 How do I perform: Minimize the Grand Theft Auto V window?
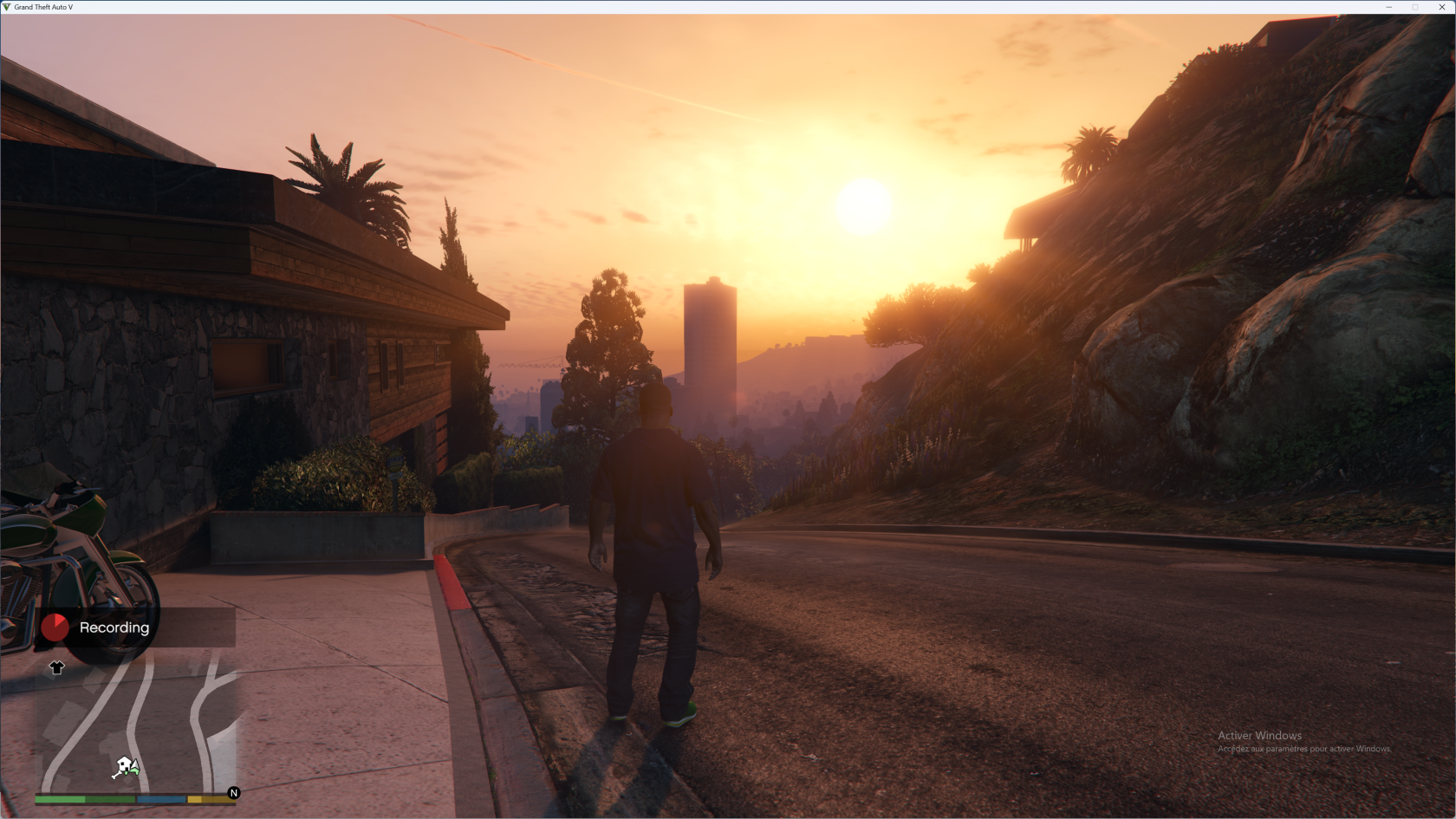coord(1389,7)
